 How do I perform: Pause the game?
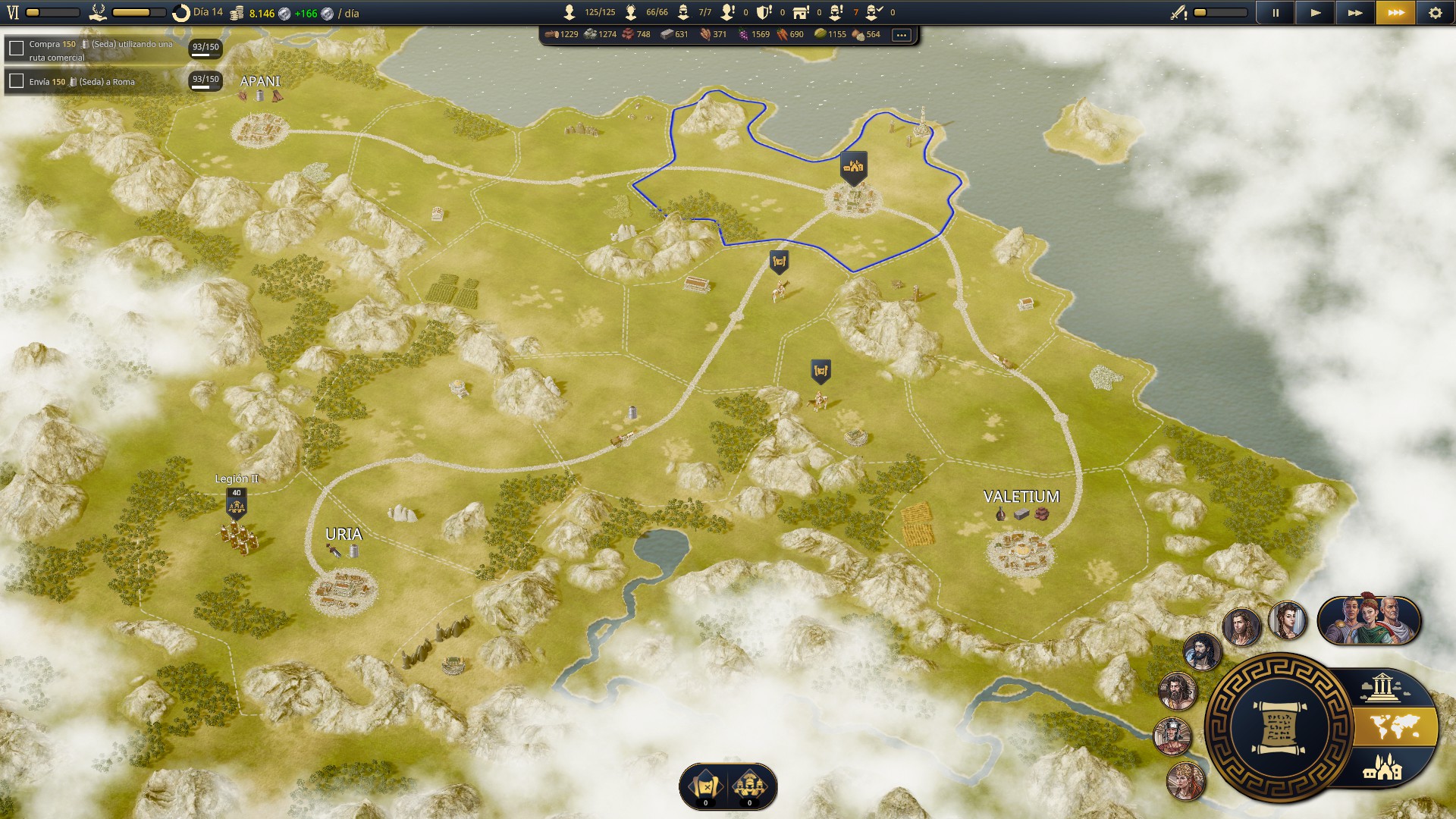click(1276, 13)
